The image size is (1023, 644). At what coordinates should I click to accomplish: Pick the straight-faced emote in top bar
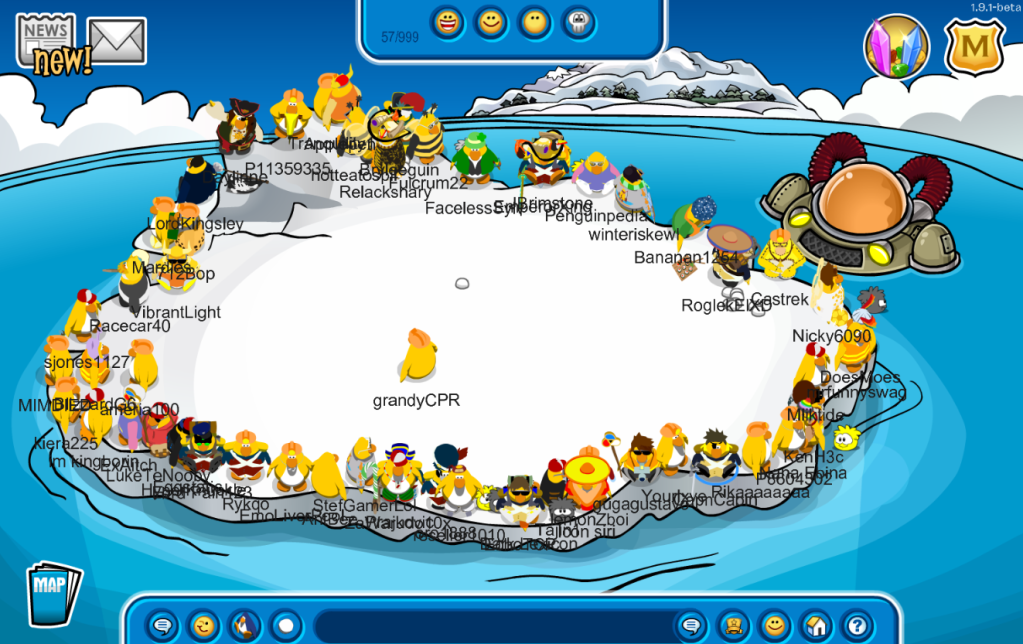[x=535, y=22]
